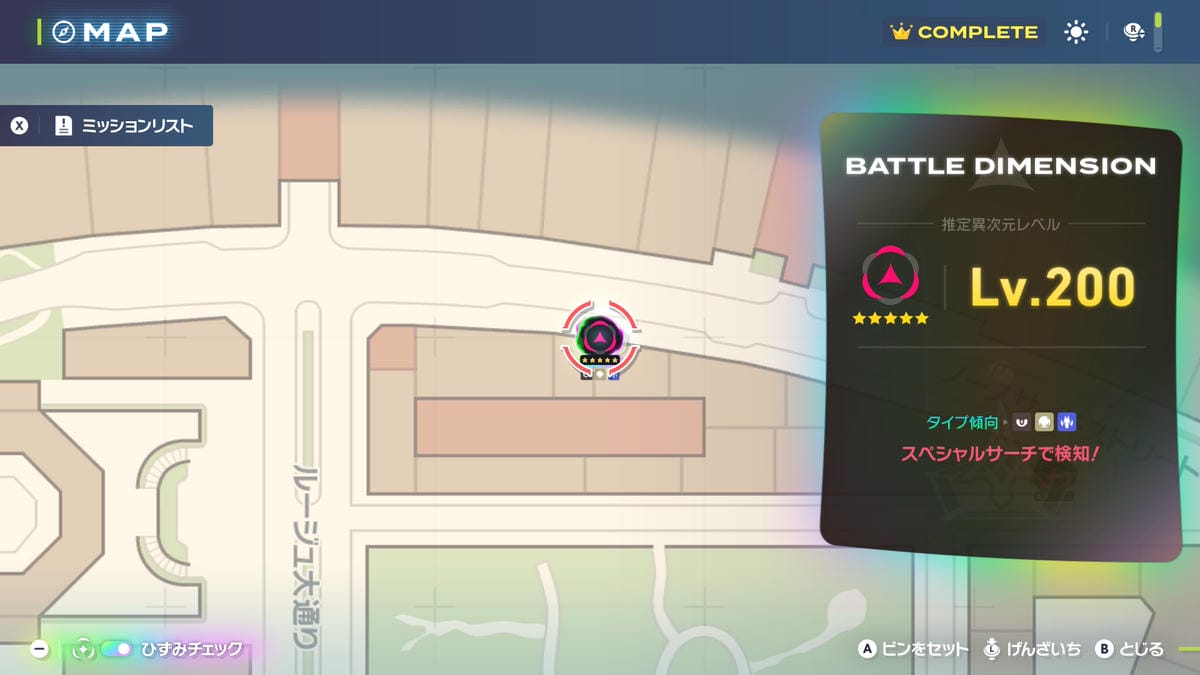This screenshot has width=1200, height=675.
Task: Toggle the ひずみチェック distortion check switch
Action: (x=117, y=649)
